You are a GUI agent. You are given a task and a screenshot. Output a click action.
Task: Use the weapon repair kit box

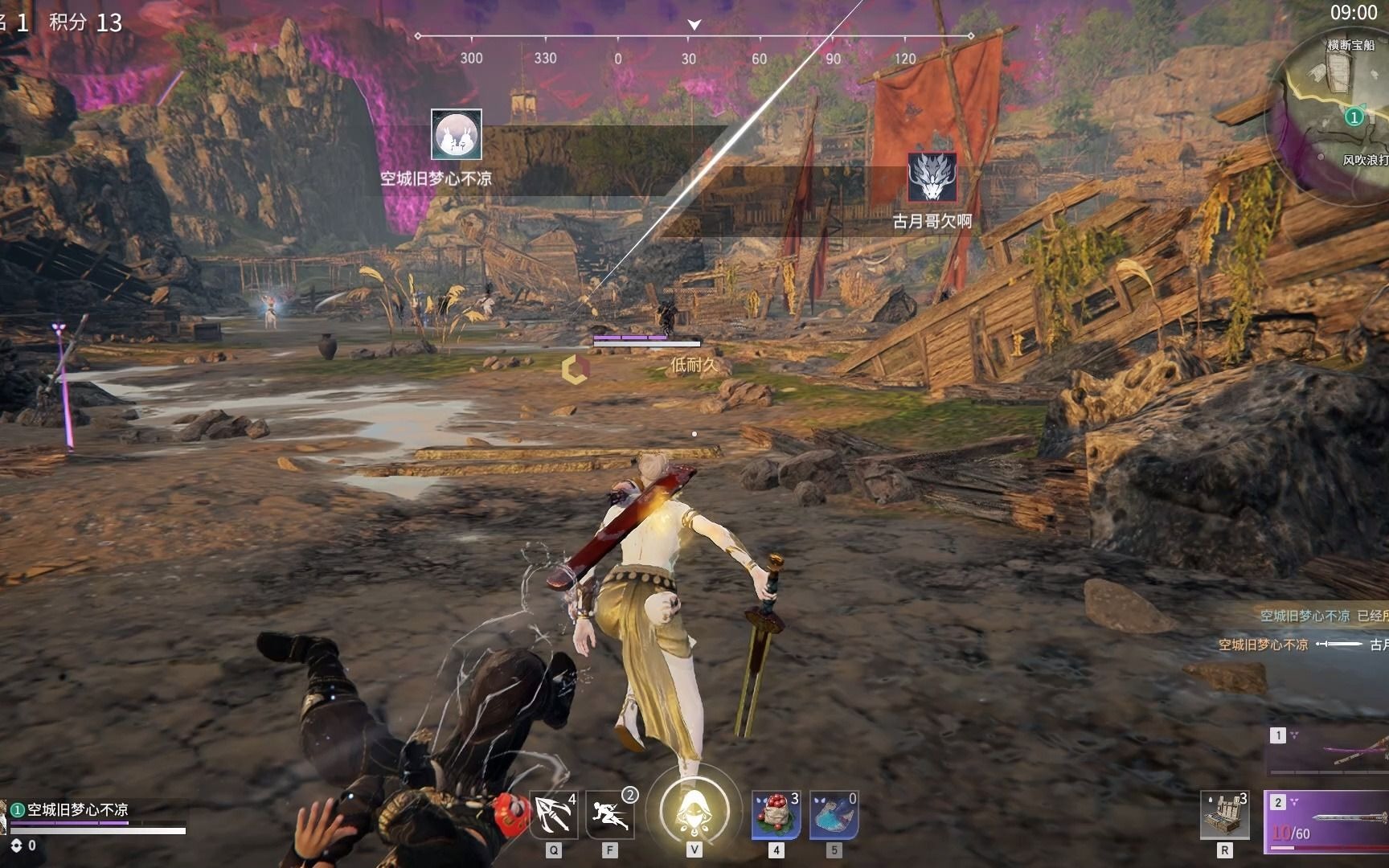point(1224,815)
